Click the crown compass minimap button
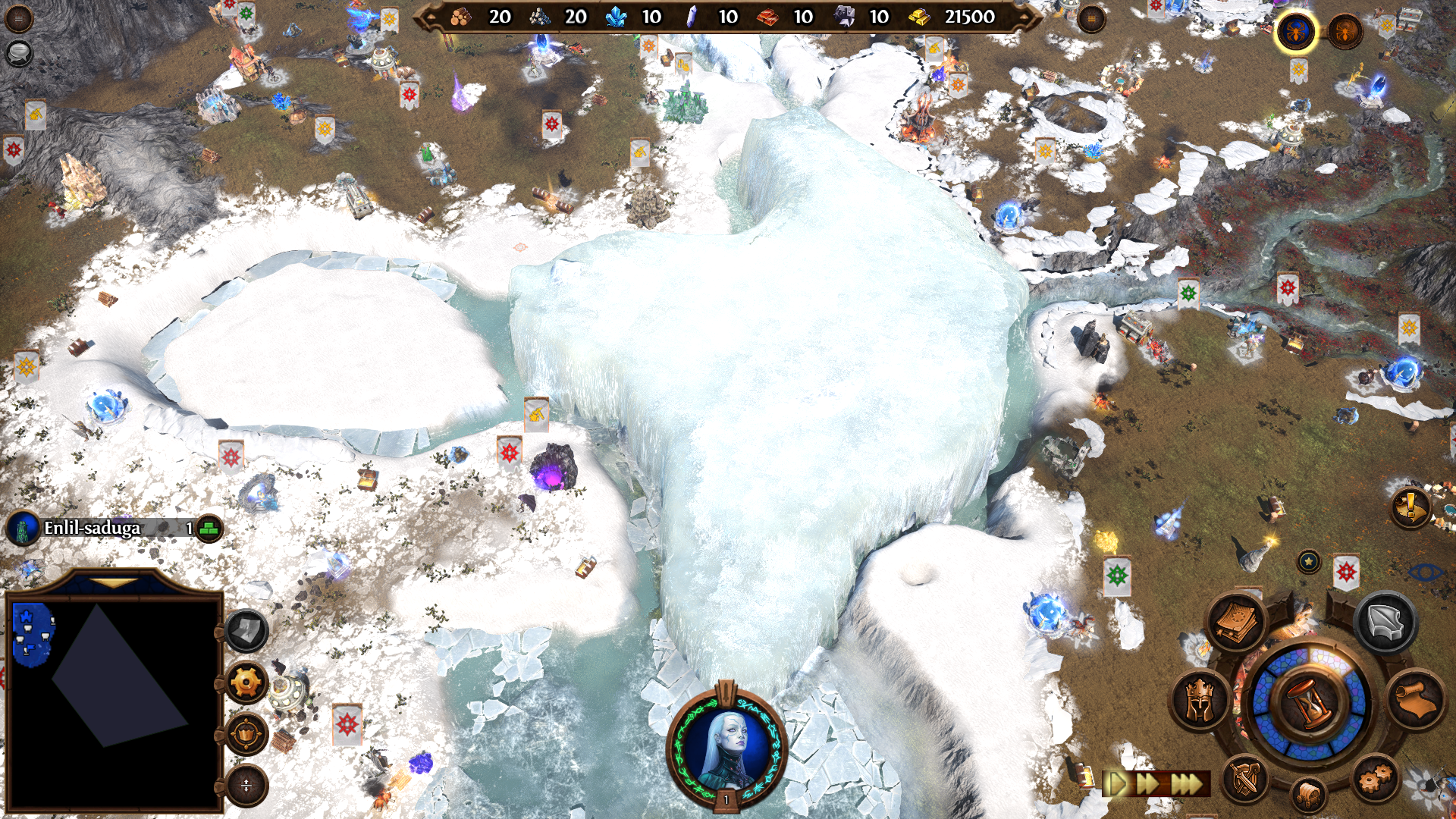The width and height of the screenshot is (1456, 819). [x=246, y=733]
